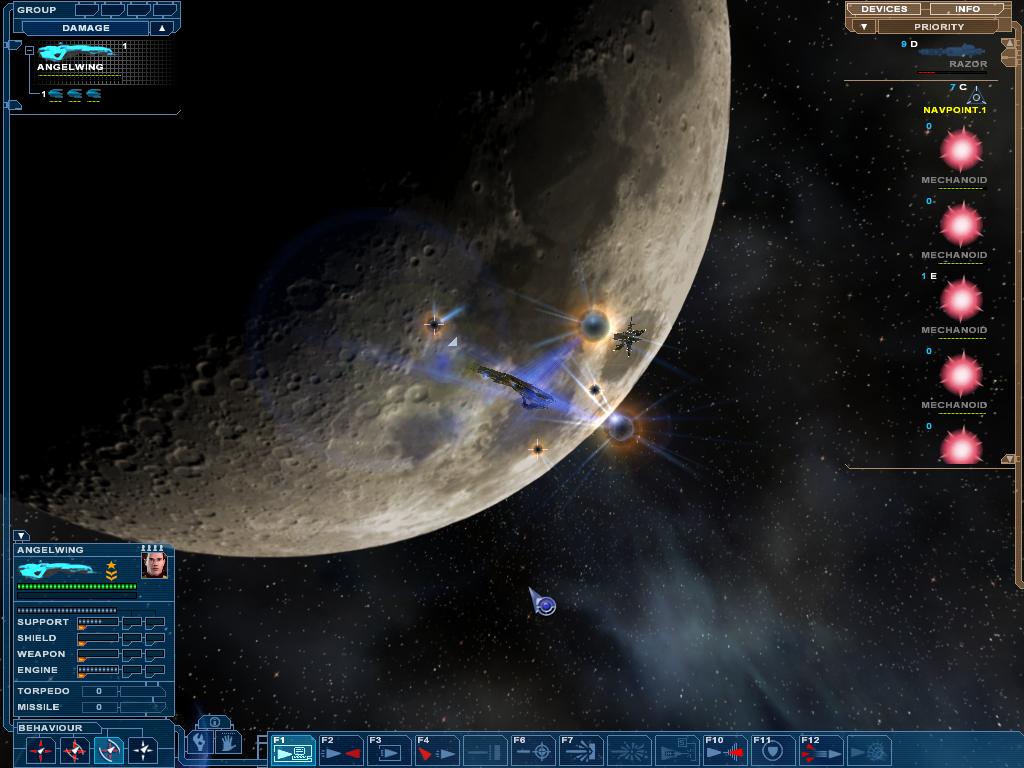
Task: Click the Angelwing pilot portrait
Action: [154, 566]
